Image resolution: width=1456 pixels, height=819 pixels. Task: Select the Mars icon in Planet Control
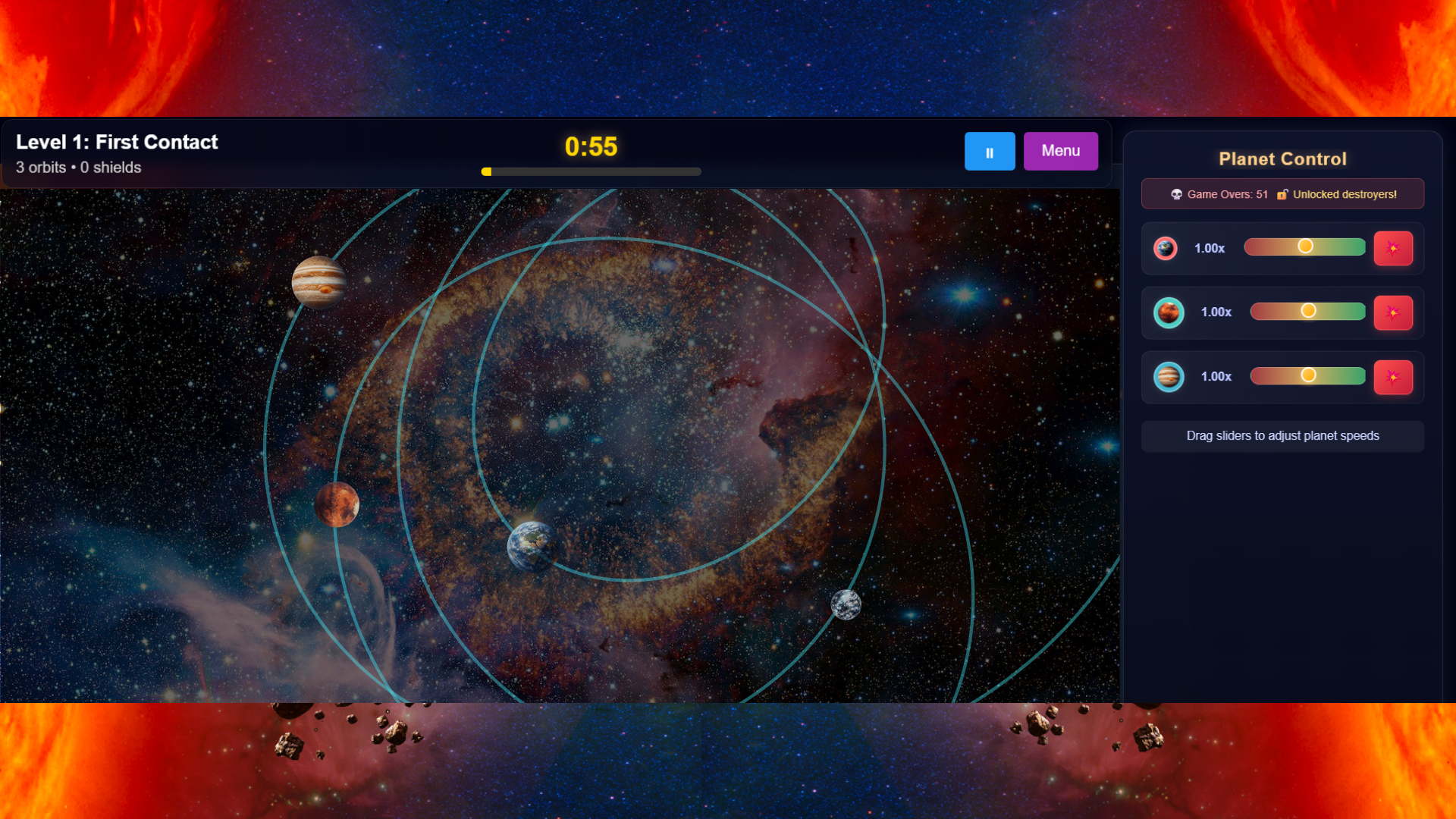pos(1169,312)
